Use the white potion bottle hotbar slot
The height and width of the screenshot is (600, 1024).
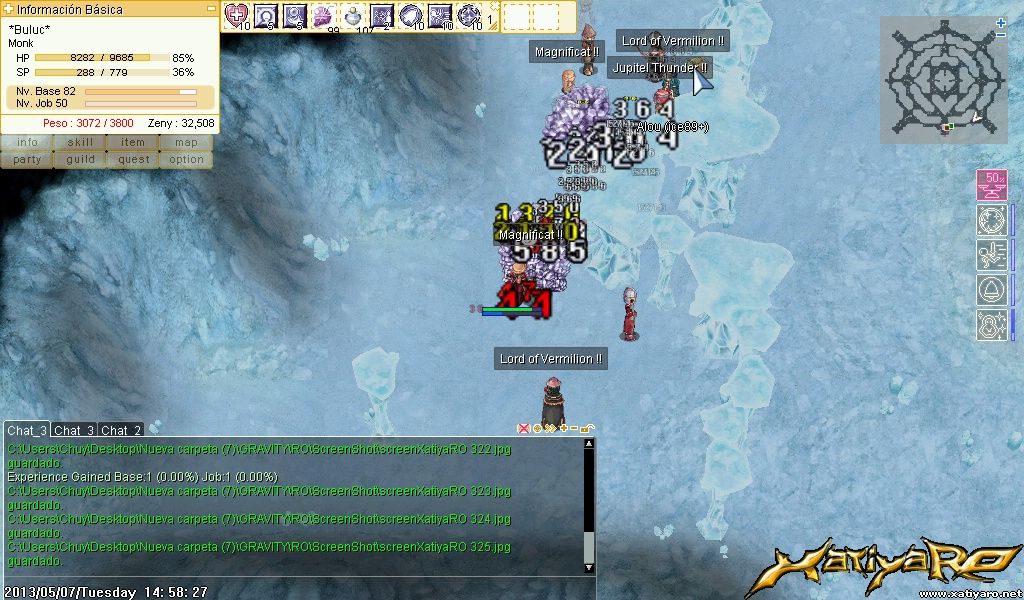[353, 16]
